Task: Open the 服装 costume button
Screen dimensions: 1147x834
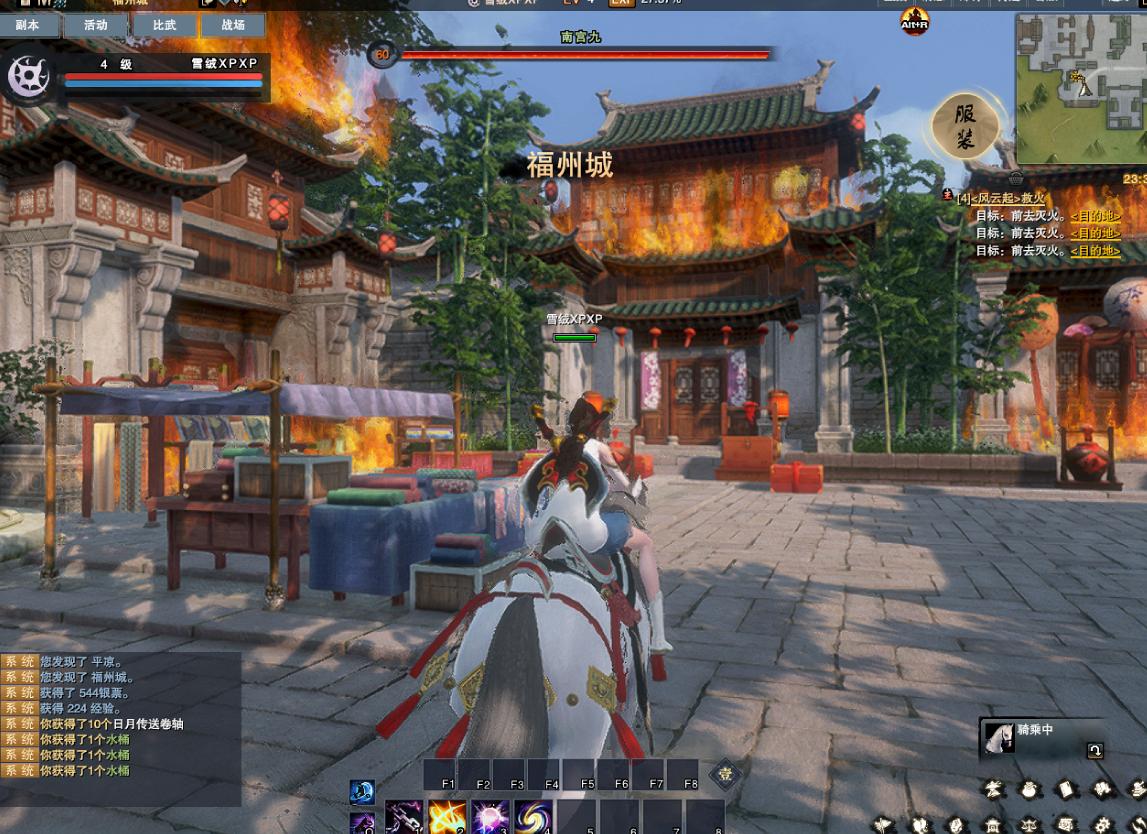Action: pos(965,127)
